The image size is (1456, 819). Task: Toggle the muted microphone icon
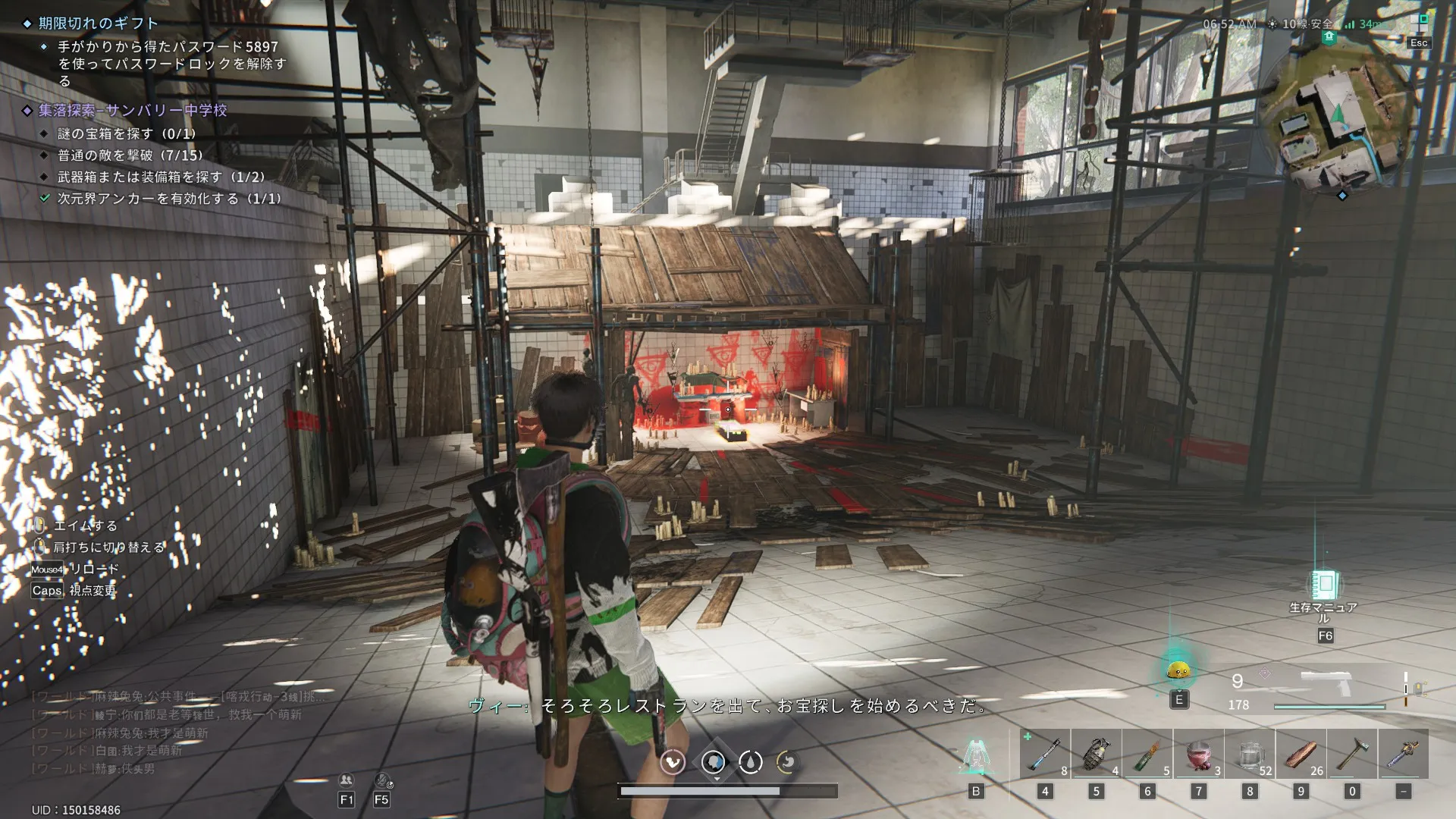click(x=382, y=780)
